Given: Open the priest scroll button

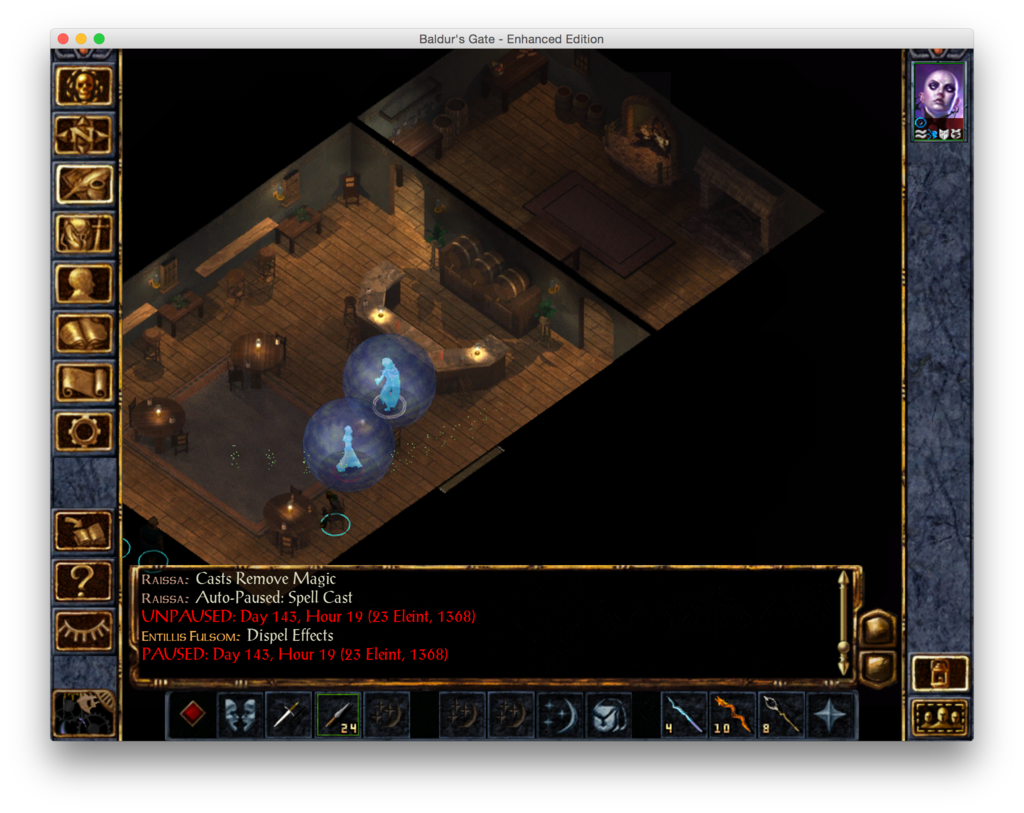Looking at the screenshot, I should pyautogui.click(x=84, y=381).
